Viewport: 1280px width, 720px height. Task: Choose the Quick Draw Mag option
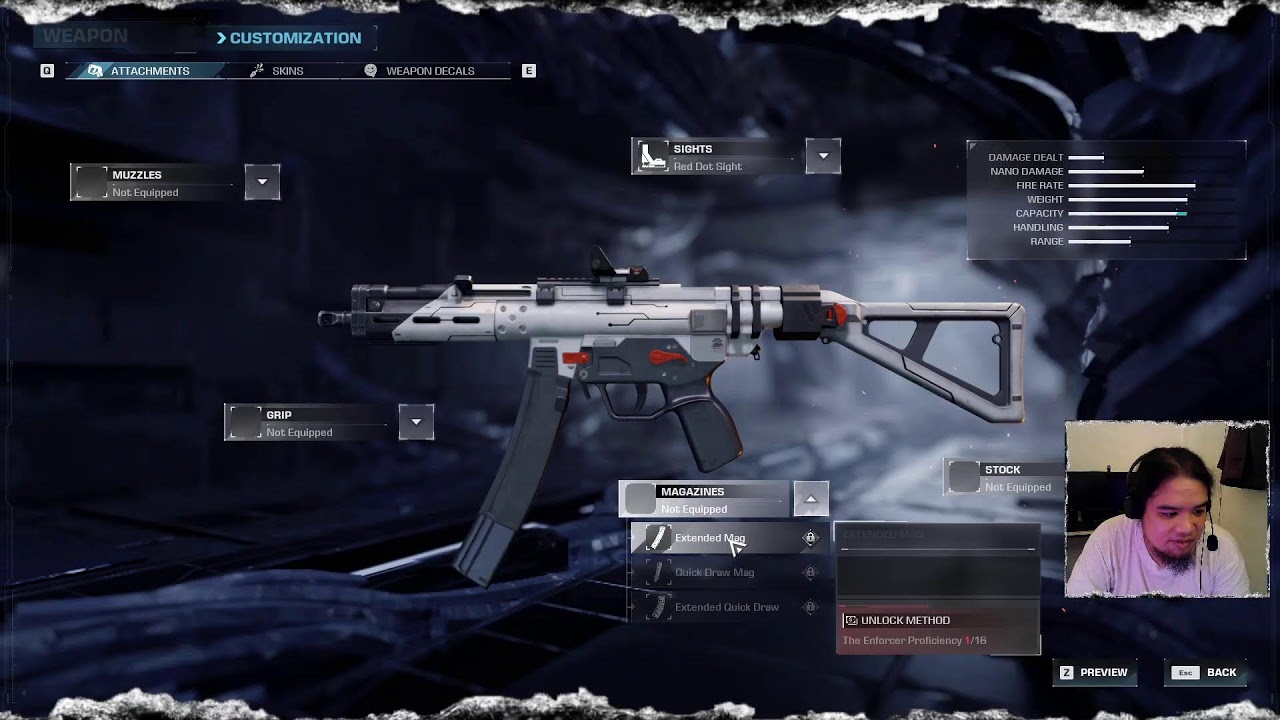[x=714, y=572]
